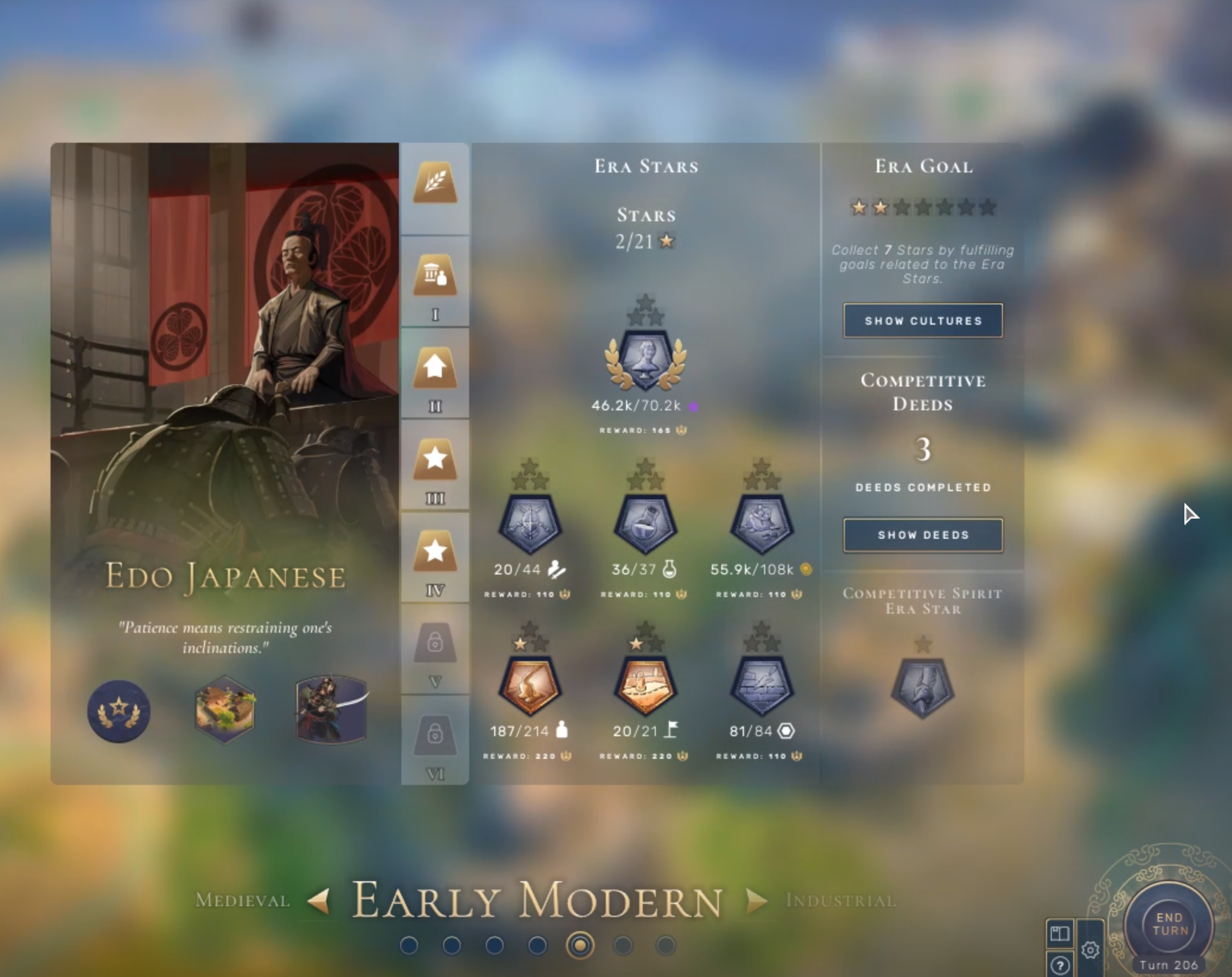
Task: View the samurai emblematic unit thumbnail
Action: pos(331,709)
